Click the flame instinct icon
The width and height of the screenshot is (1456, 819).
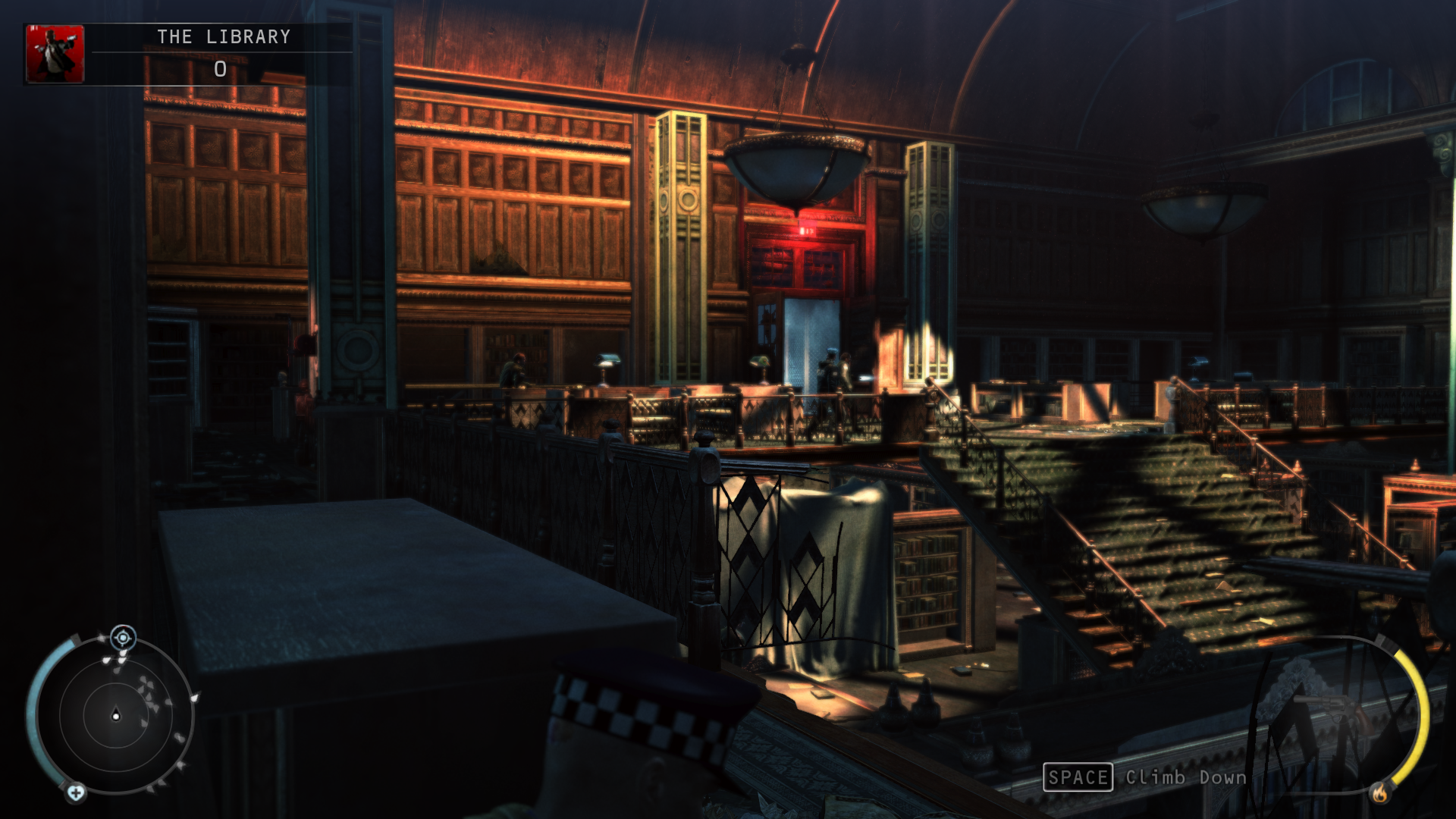(1379, 793)
